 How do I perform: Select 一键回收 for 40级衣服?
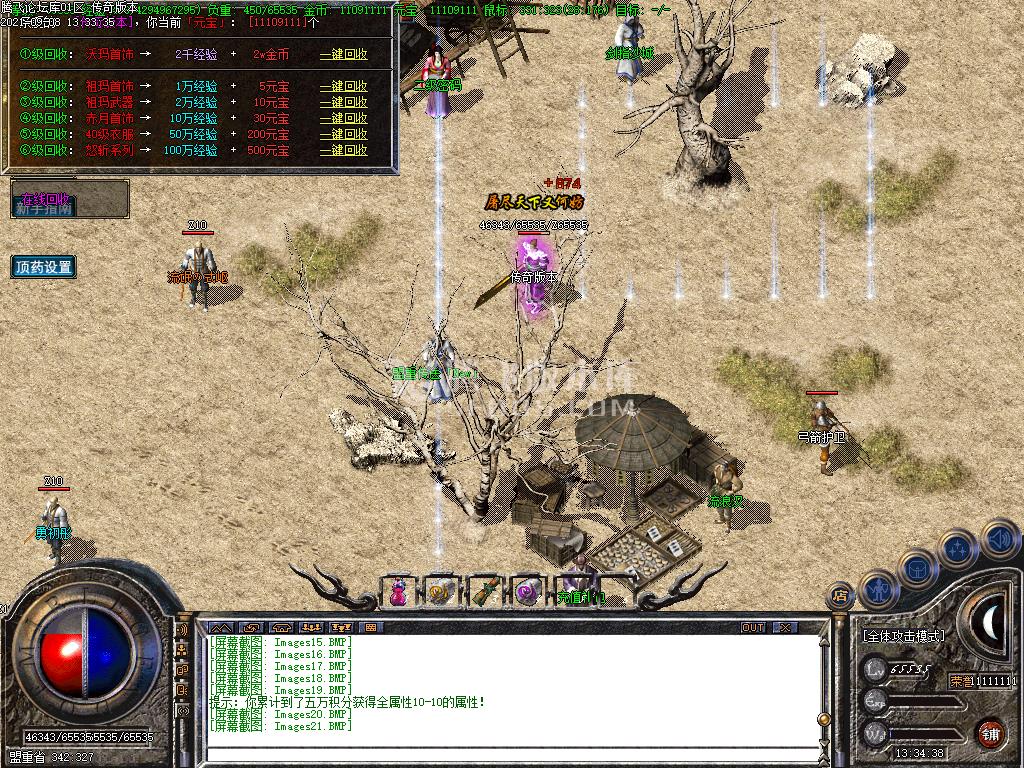tap(343, 134)
